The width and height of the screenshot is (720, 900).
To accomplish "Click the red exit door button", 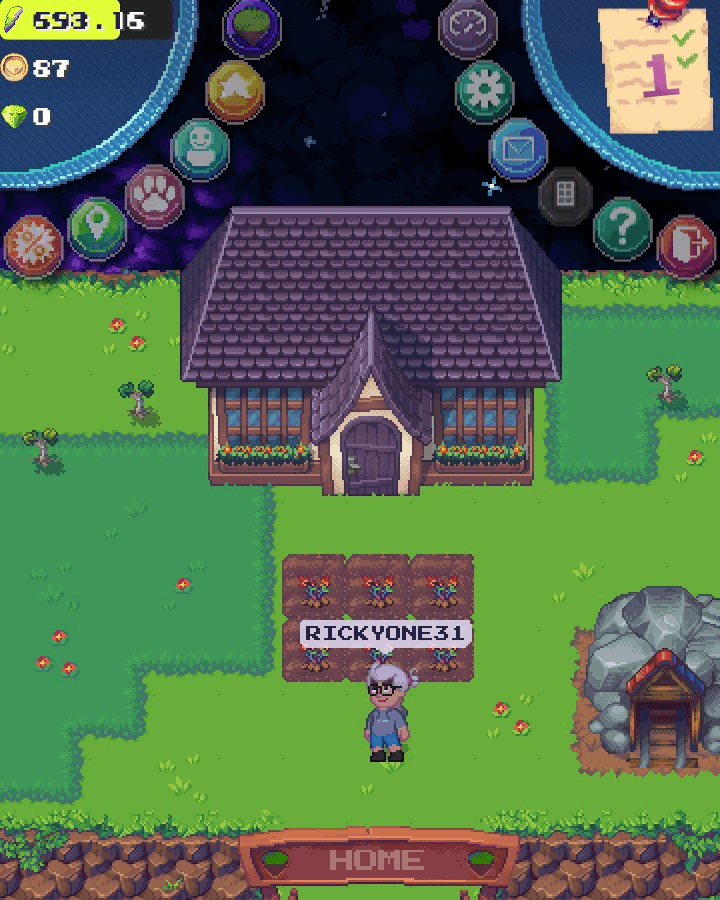I will [x=686, y=246].
